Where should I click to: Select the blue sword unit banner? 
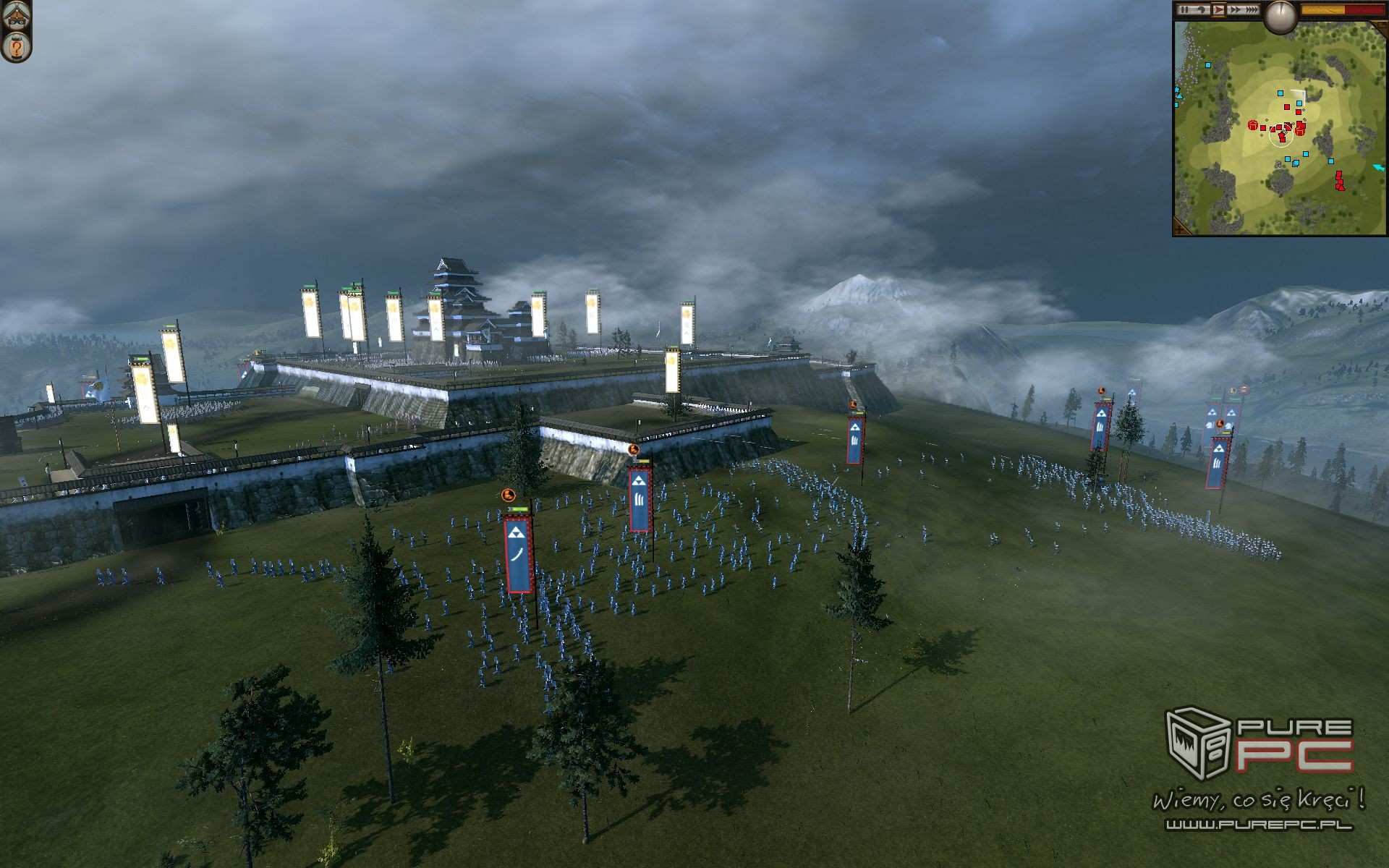click(x=519, y=553)
